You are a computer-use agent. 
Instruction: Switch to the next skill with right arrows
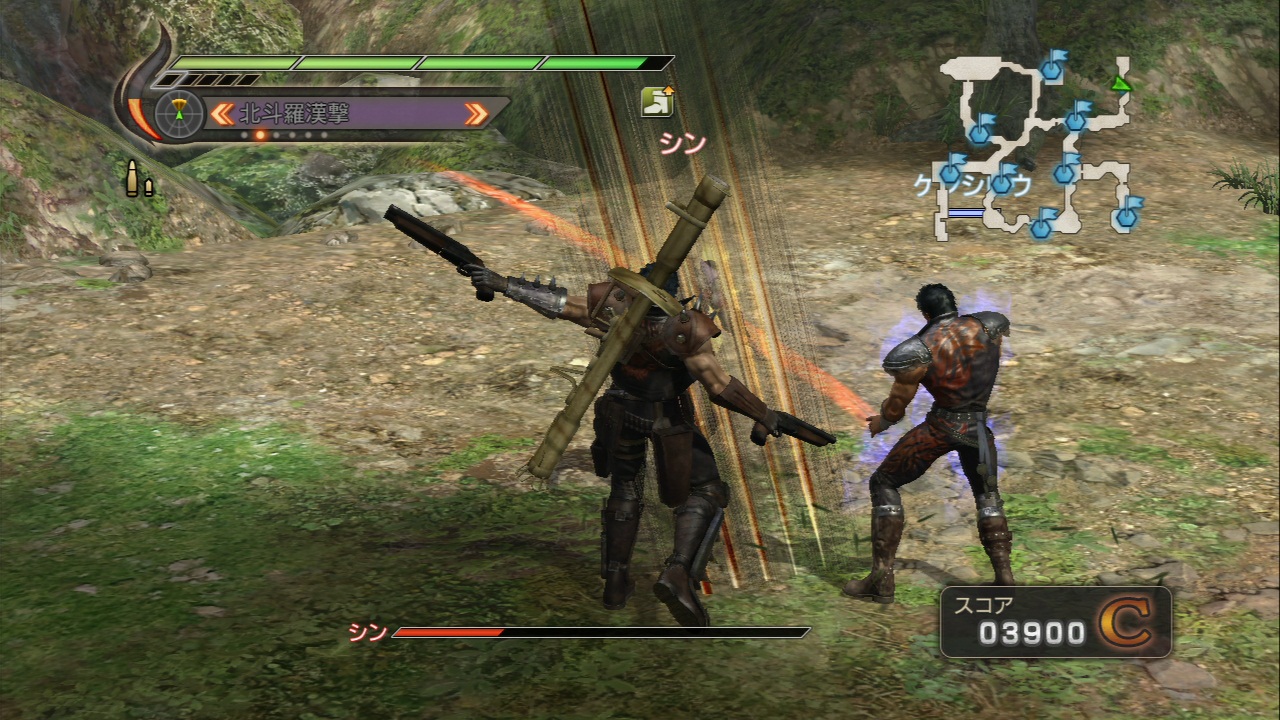tap(477, 113)
